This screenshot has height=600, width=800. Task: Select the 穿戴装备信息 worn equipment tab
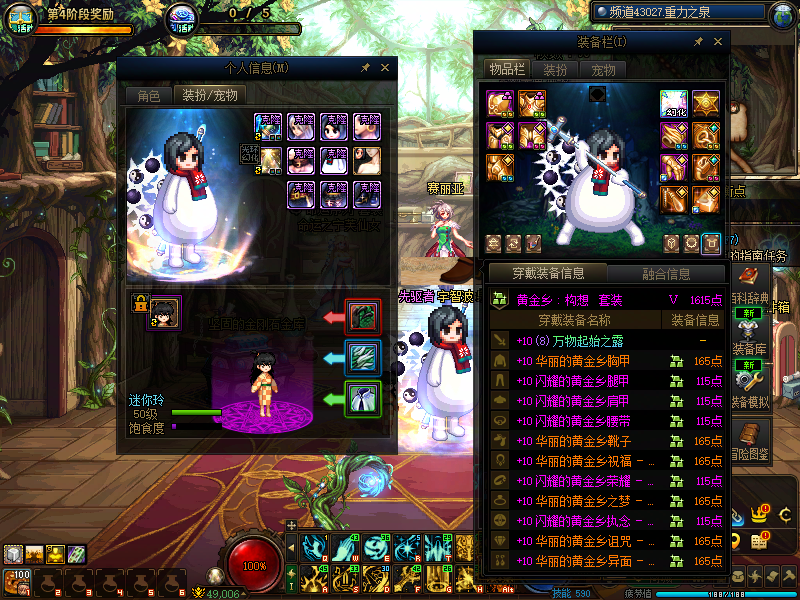(x=549, y=273)
